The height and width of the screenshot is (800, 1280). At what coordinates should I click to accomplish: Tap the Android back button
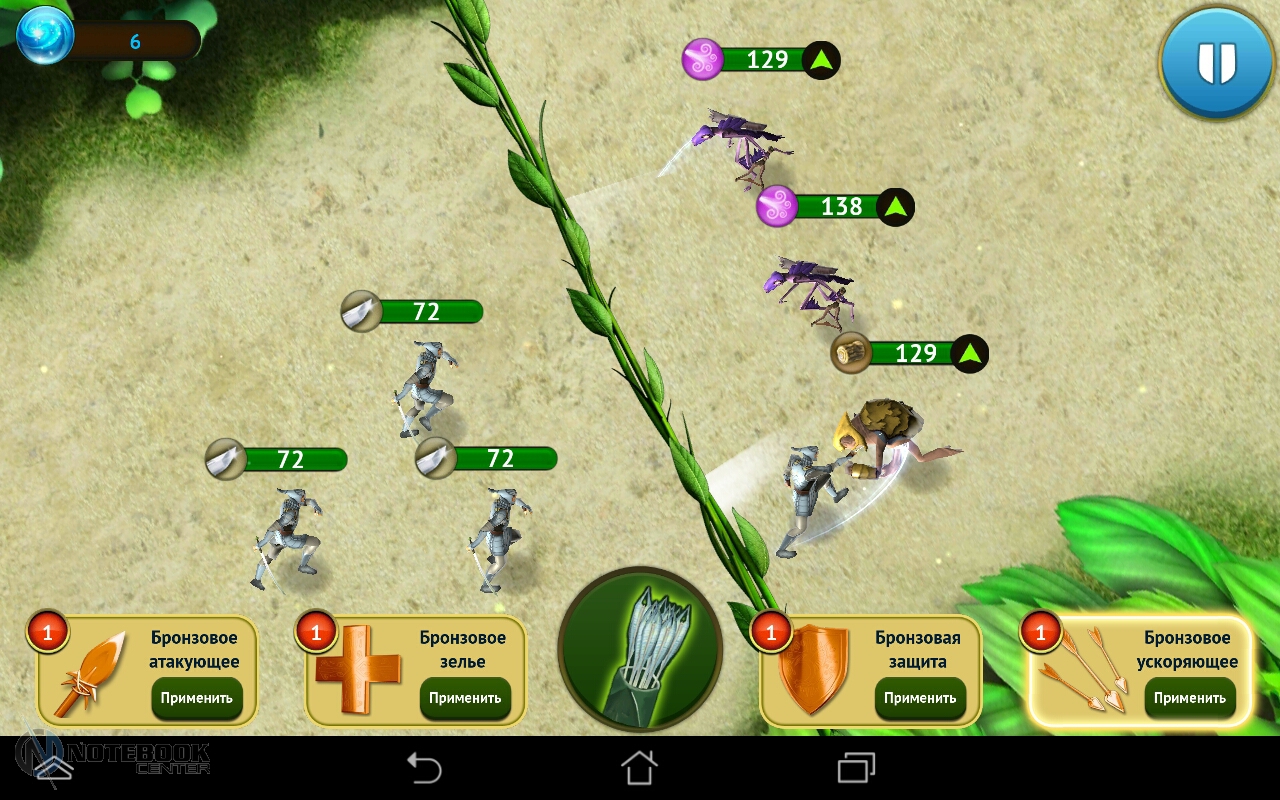424,768
